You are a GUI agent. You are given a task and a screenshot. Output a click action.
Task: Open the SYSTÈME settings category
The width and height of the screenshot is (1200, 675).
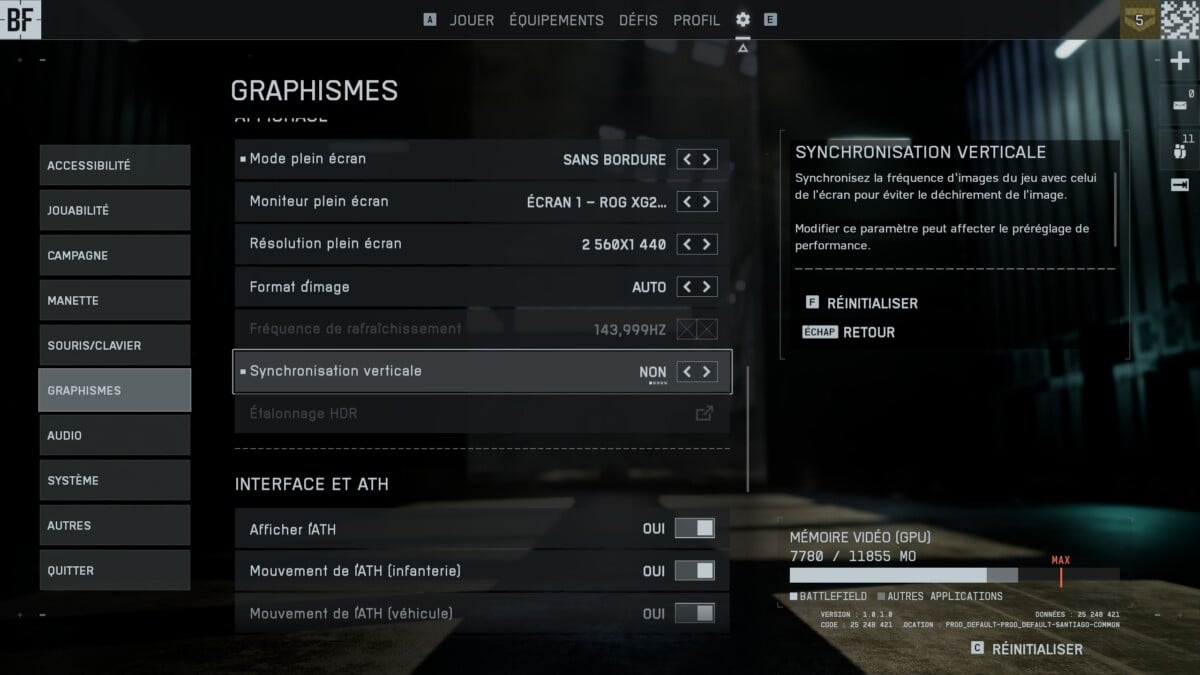point(114,480)
